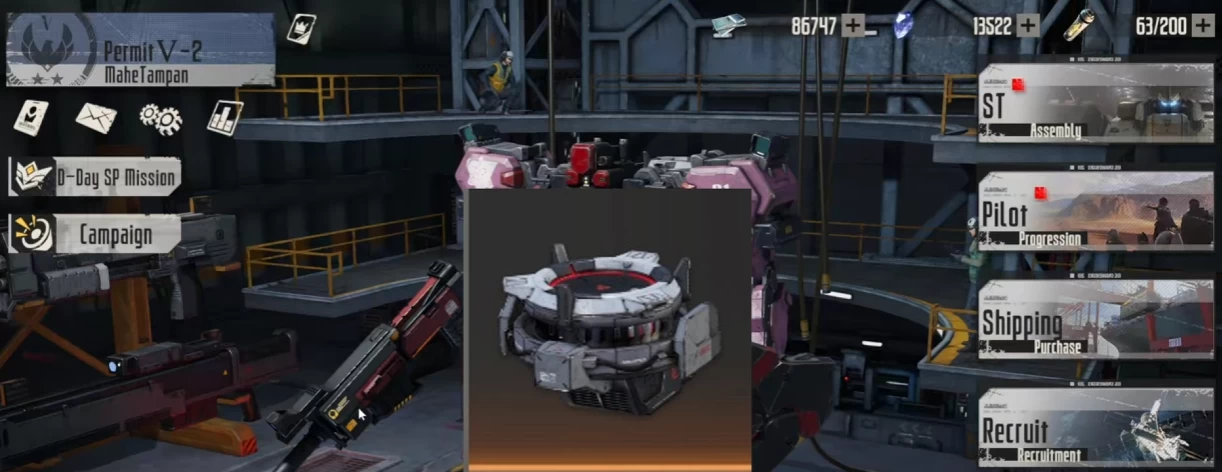The height and width of the screenshot is (472, 1222).
Task: Open the mail envelope icon
Action: pyautogui.click(x=96, y=118)
